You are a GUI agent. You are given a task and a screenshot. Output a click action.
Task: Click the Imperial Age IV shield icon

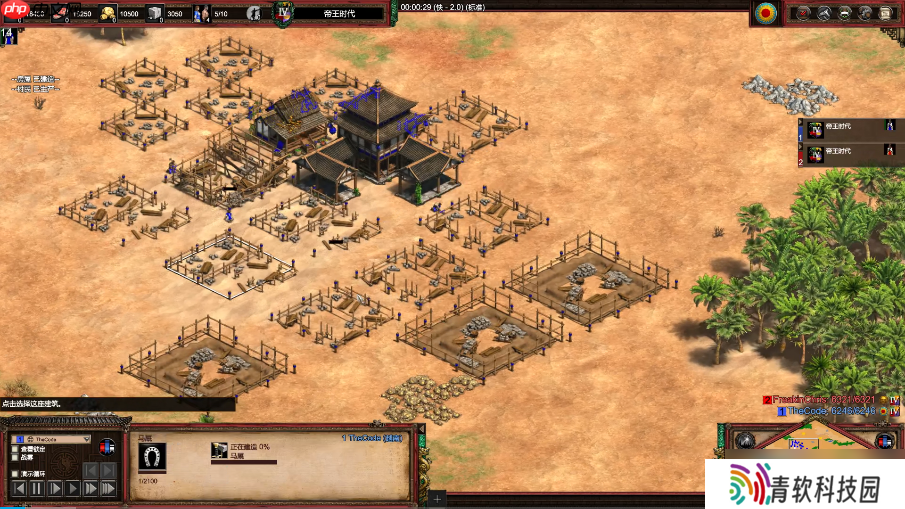[x=284, y=13]
